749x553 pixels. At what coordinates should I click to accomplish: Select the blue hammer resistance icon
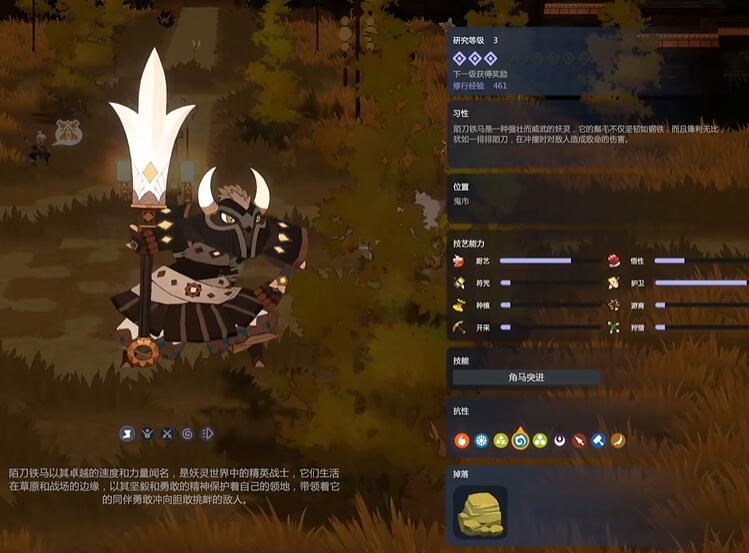(598, 440)
